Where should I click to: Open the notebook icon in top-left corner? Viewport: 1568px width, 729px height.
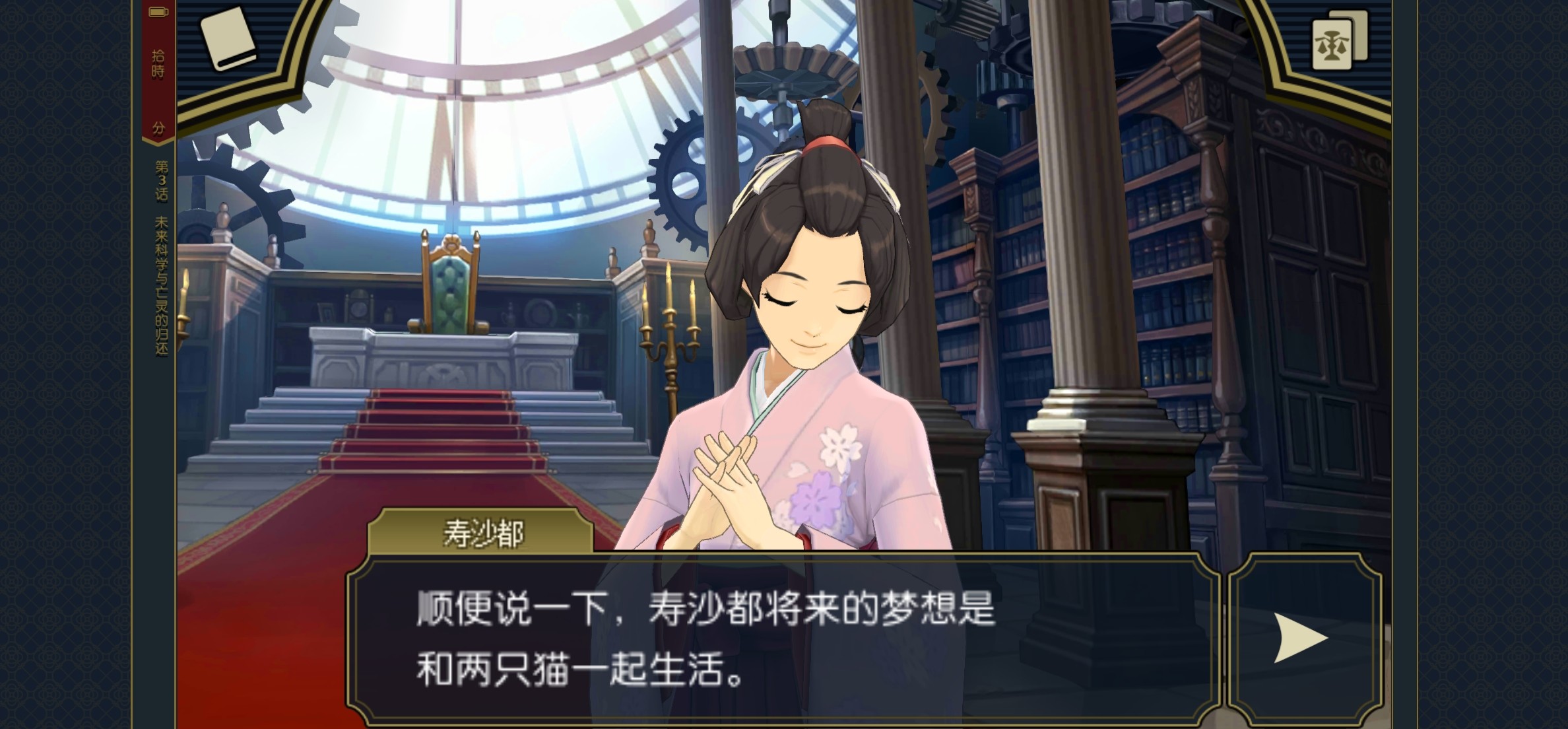point(228,38)
